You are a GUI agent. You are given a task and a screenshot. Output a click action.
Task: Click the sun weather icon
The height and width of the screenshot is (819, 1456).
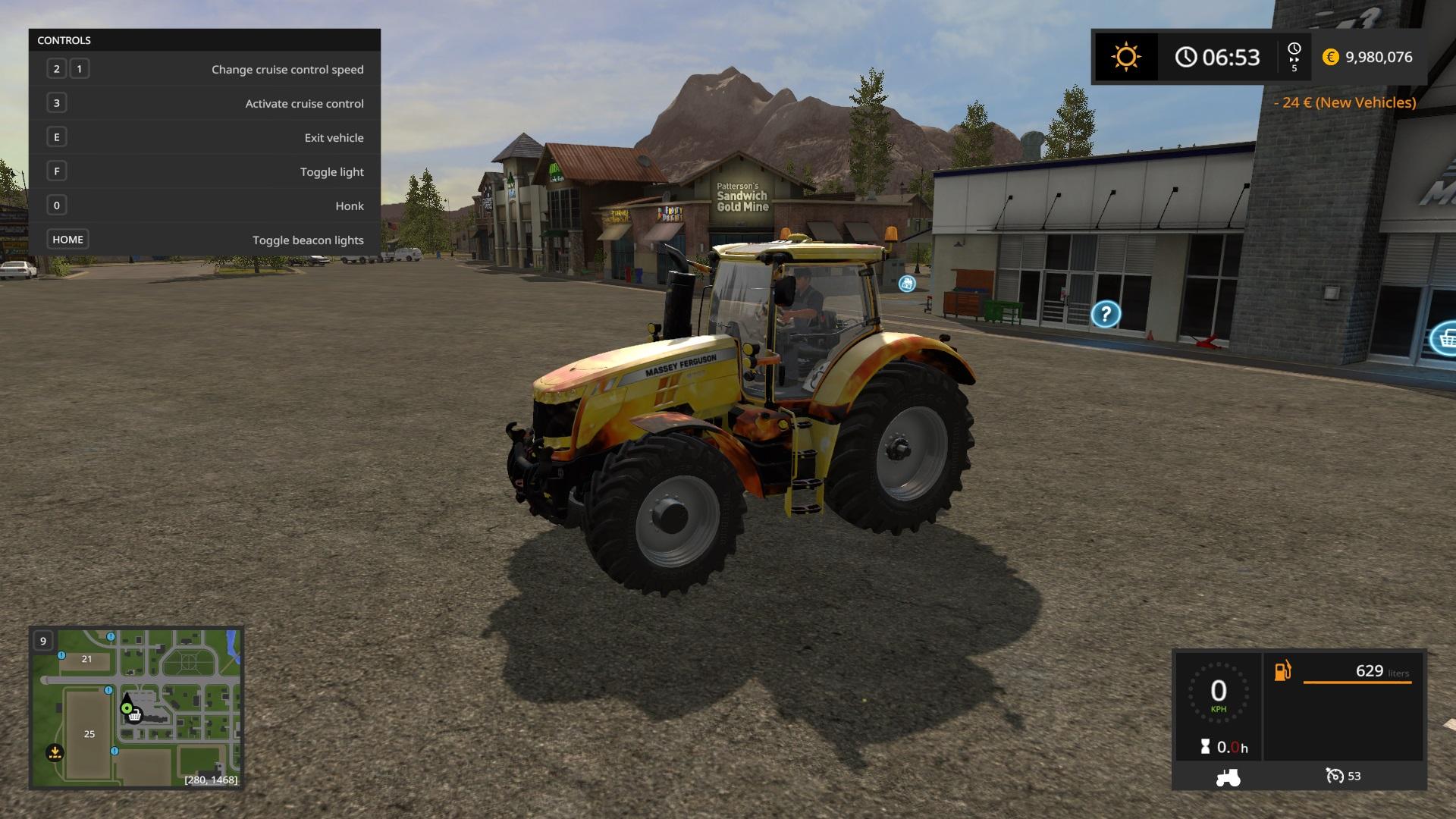click(x=1125, y=58)
